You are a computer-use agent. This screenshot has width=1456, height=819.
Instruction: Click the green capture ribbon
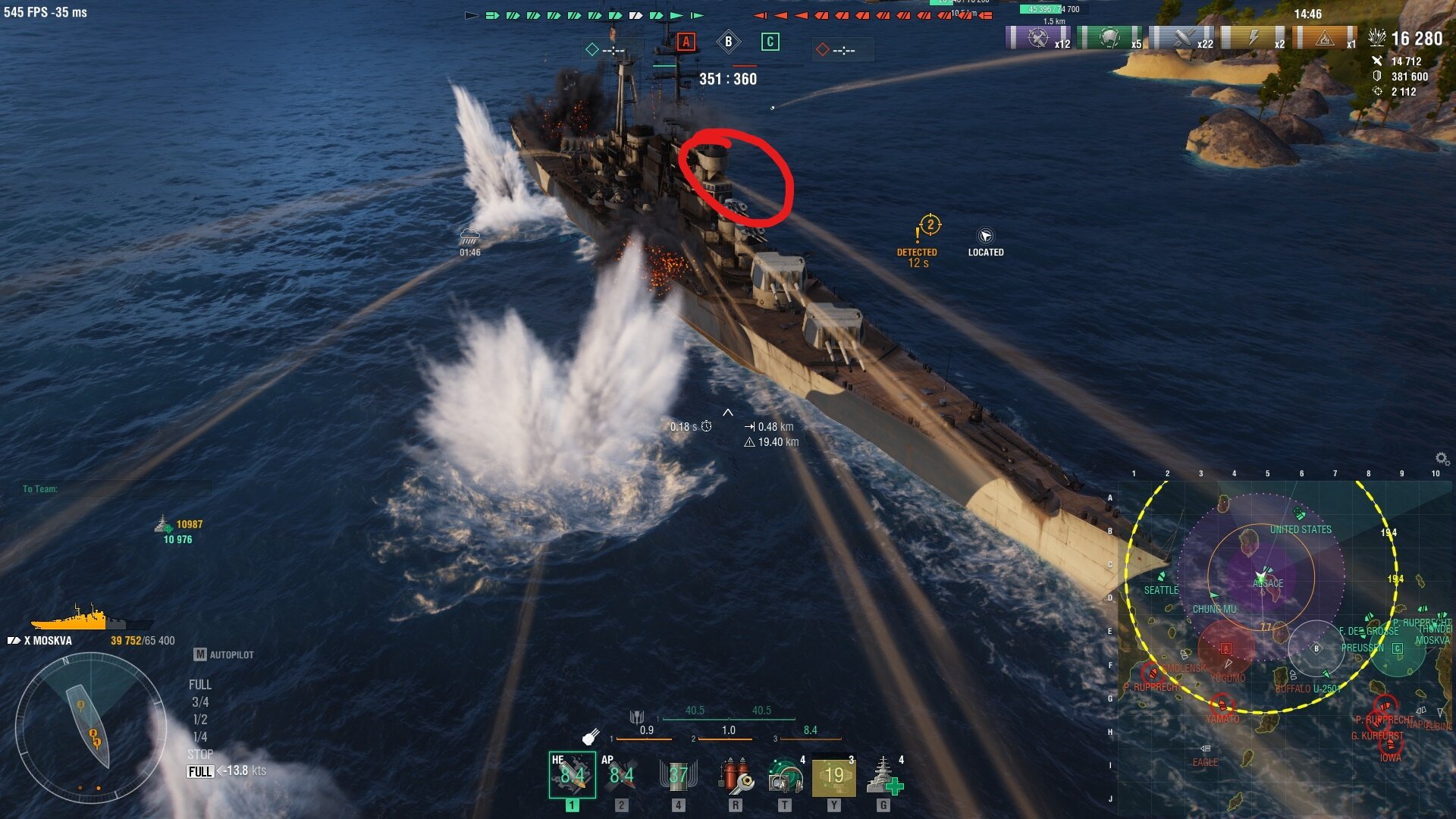pyautogui.click(x=1109, y=38)
